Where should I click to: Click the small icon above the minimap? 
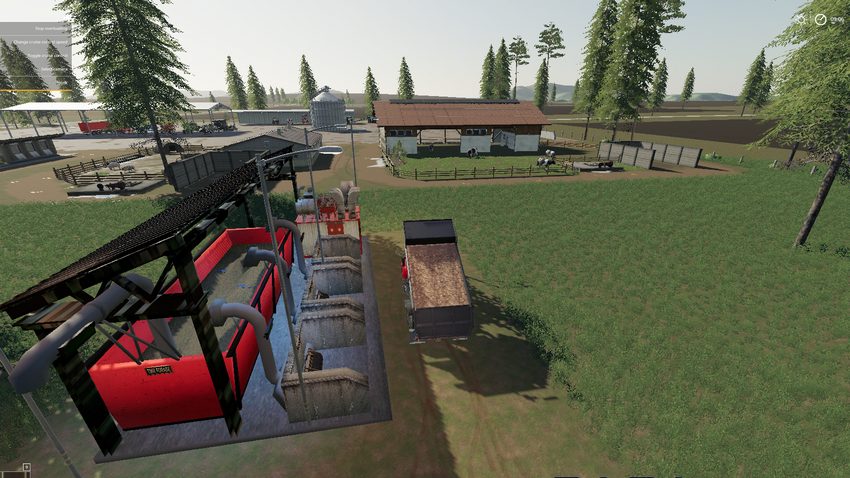tap(27, 467)
